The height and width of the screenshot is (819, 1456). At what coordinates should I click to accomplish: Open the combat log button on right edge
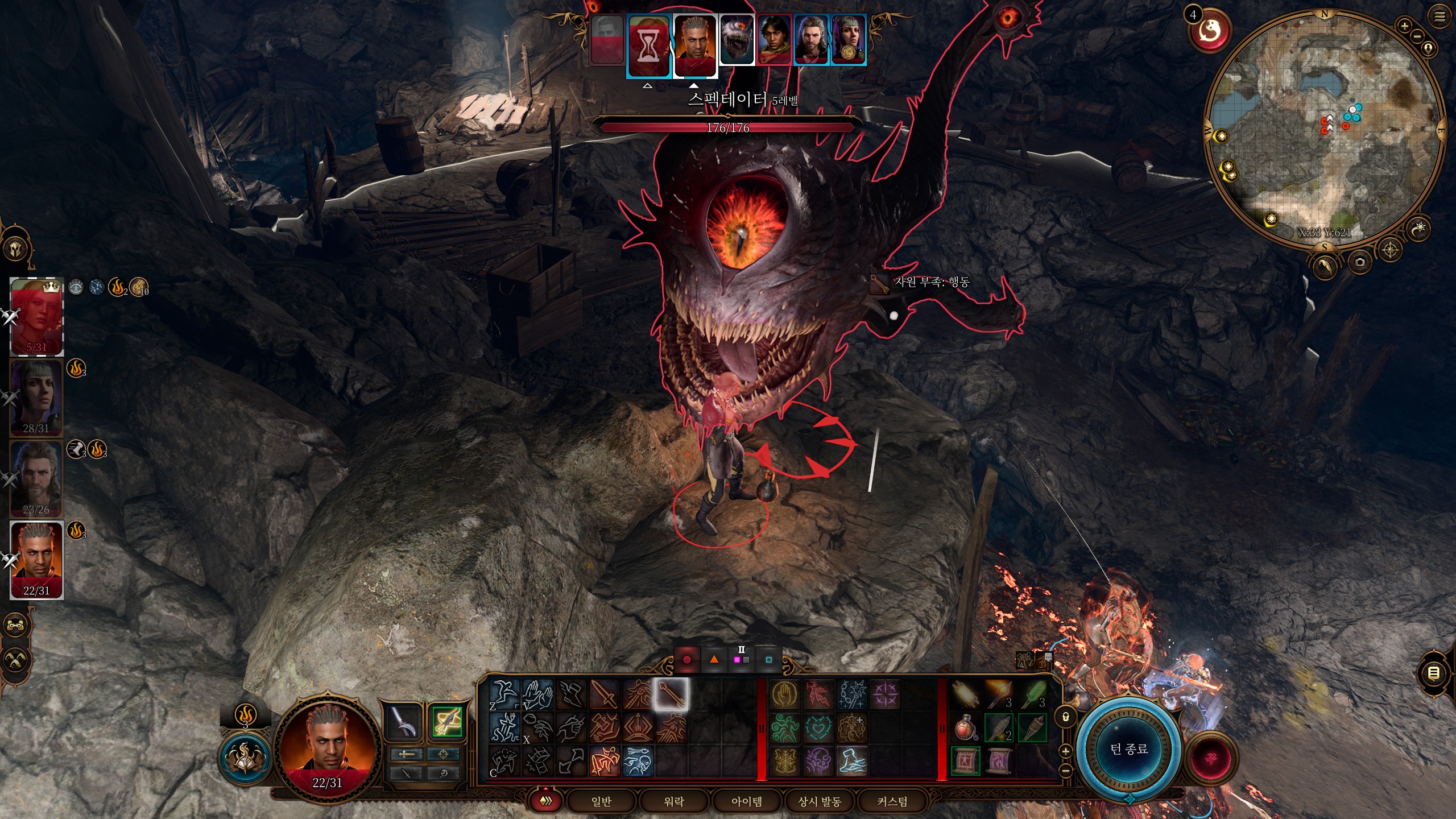1434,673
